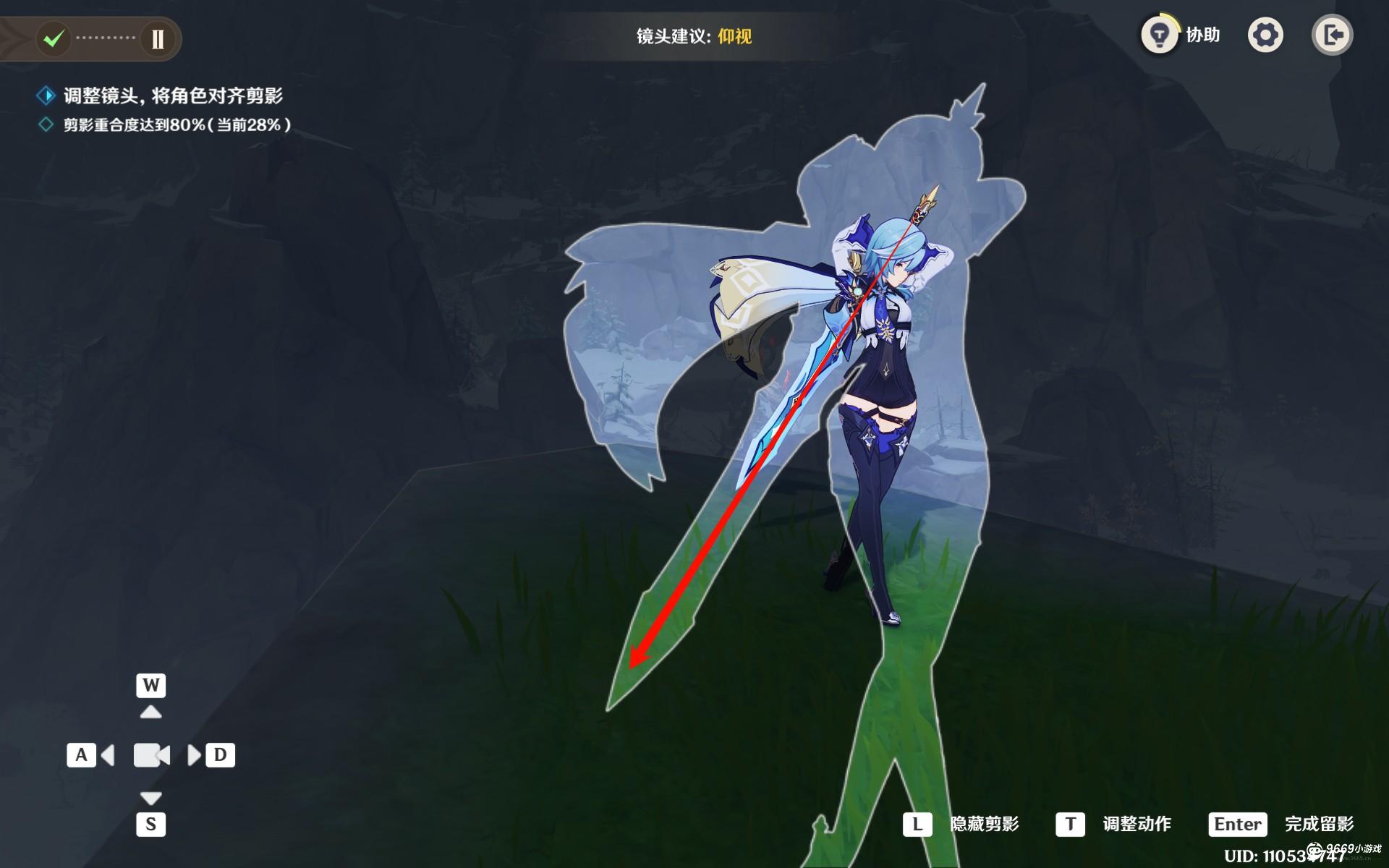1389x868 pixels.
Task: Click the camera icon in movement controls
Action: click(151, 755)
